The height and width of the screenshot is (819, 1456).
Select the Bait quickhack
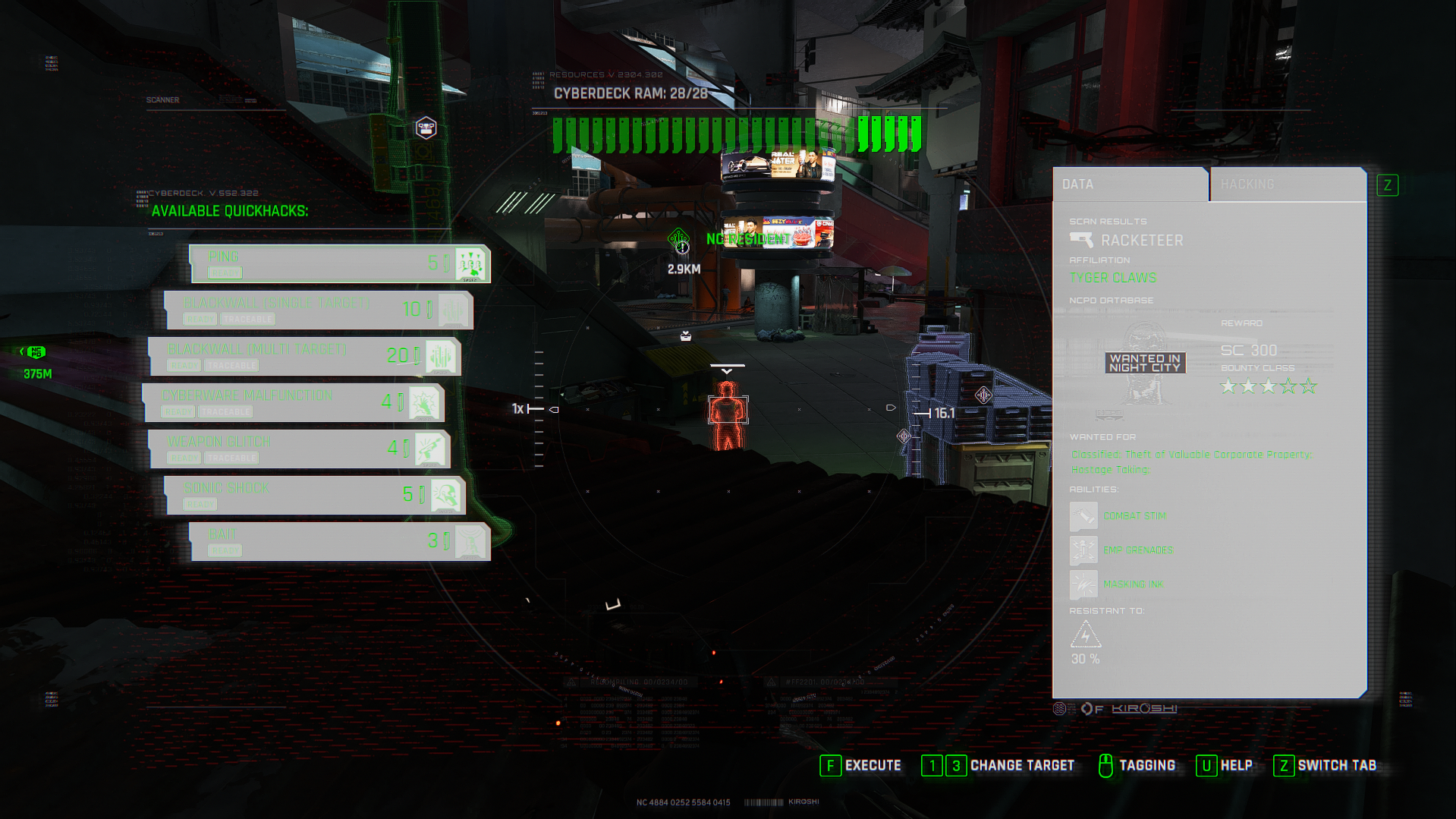click(339, 541)
